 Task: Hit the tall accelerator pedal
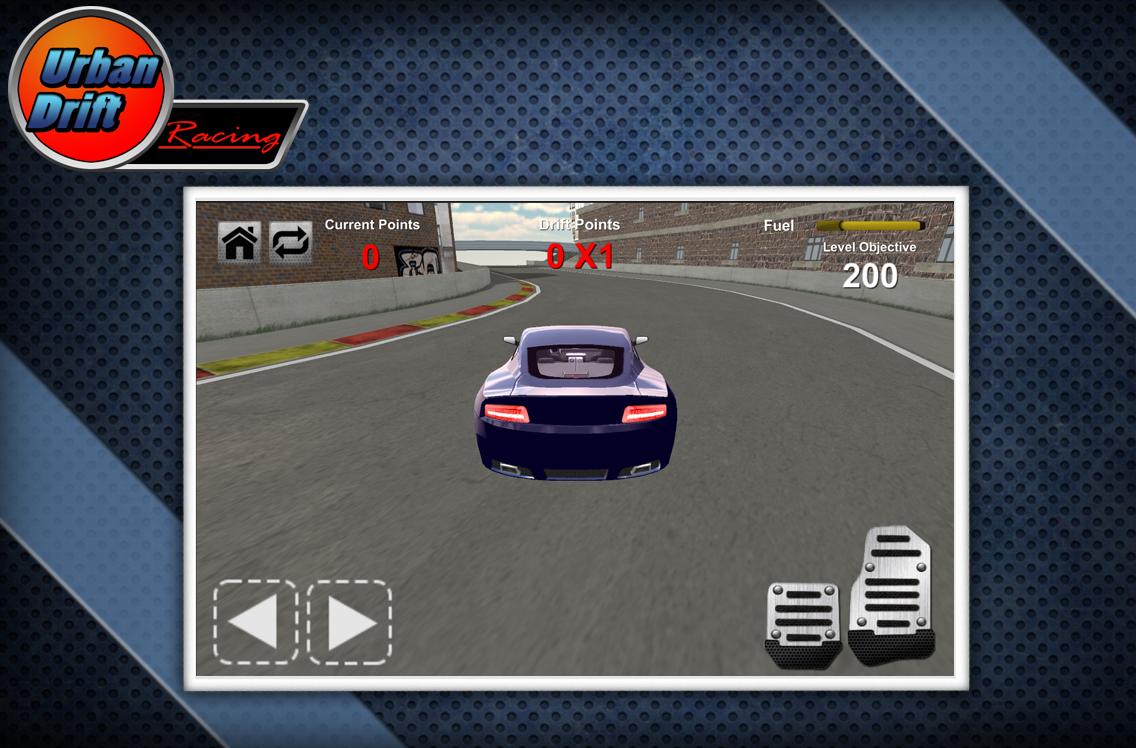[x=891, y=593]
